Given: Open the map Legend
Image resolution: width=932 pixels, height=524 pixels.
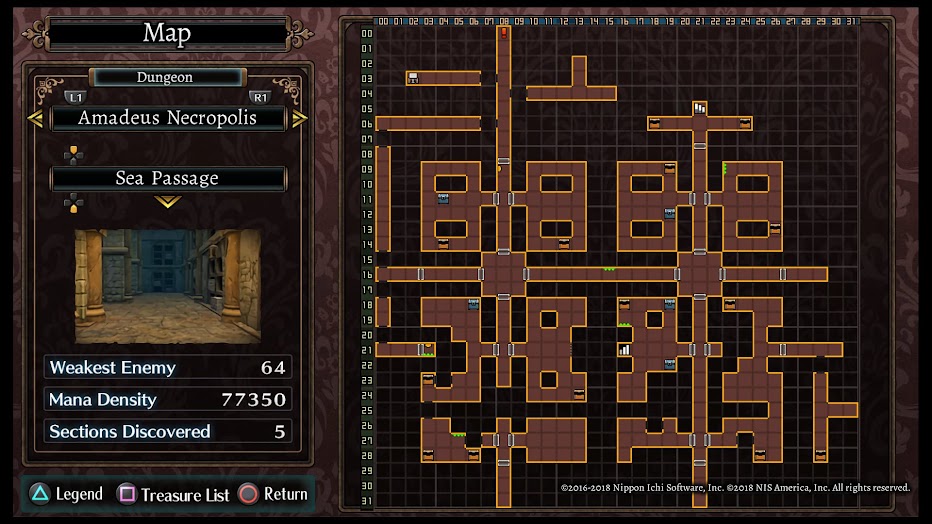Looking at the screenshot, I should click(66, 494).
